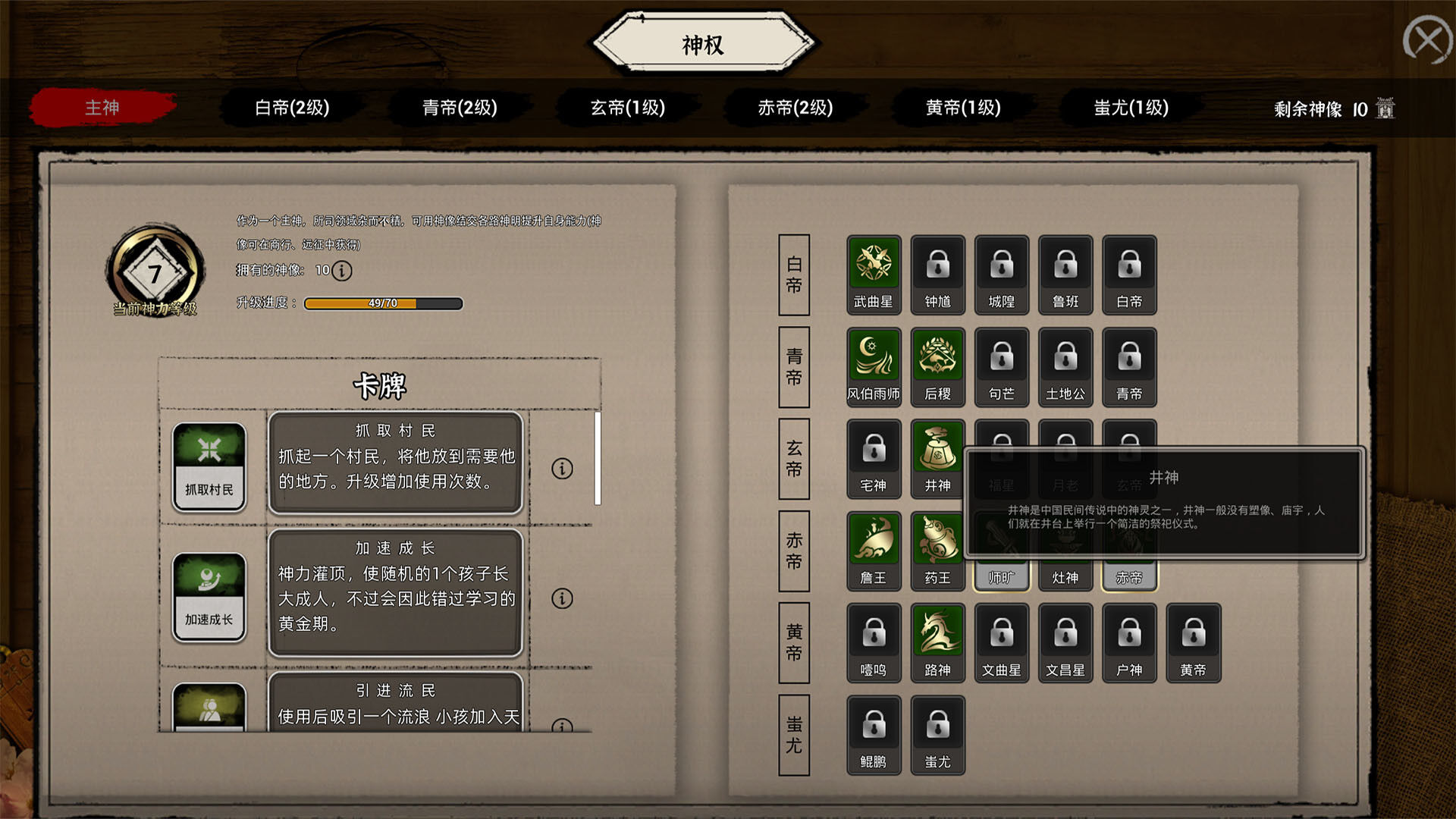Viewport: 1456px width, 819px height.
Task: Click the 药王 deity icon
Action: (x=937, y=541)
